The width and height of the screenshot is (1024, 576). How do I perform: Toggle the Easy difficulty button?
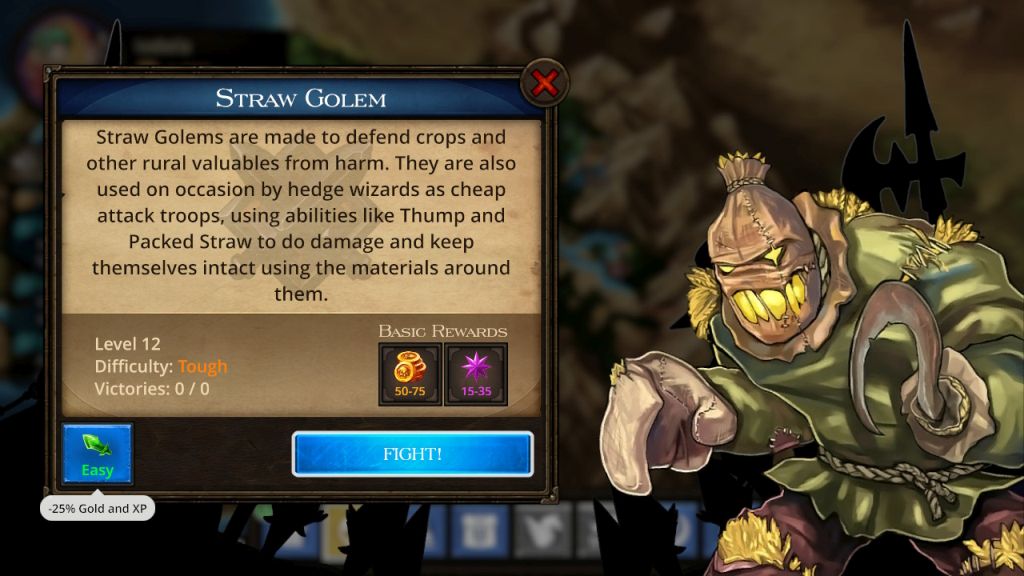(97, 455)
